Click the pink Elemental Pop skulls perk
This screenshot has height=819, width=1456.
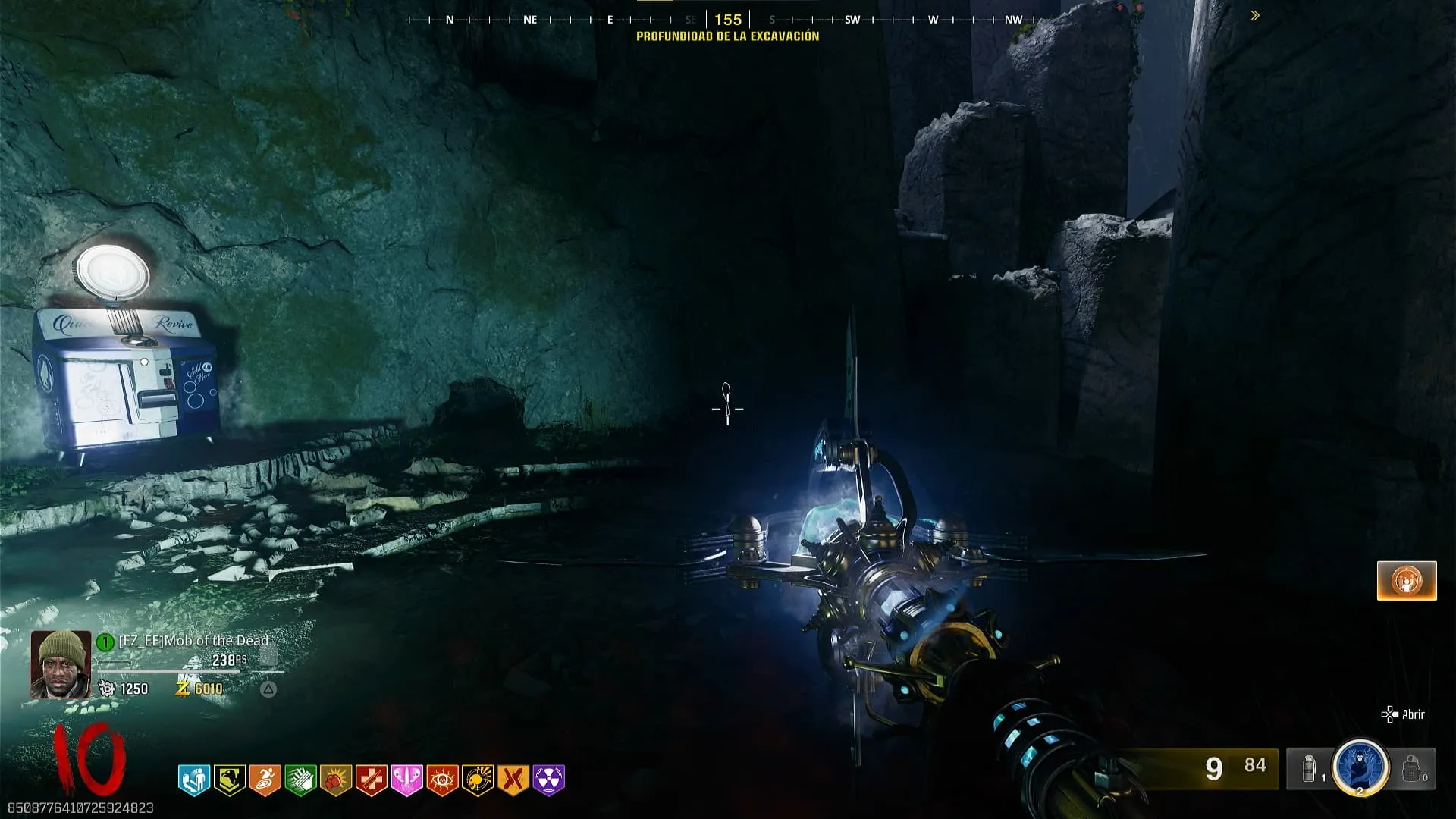(406, 780)
